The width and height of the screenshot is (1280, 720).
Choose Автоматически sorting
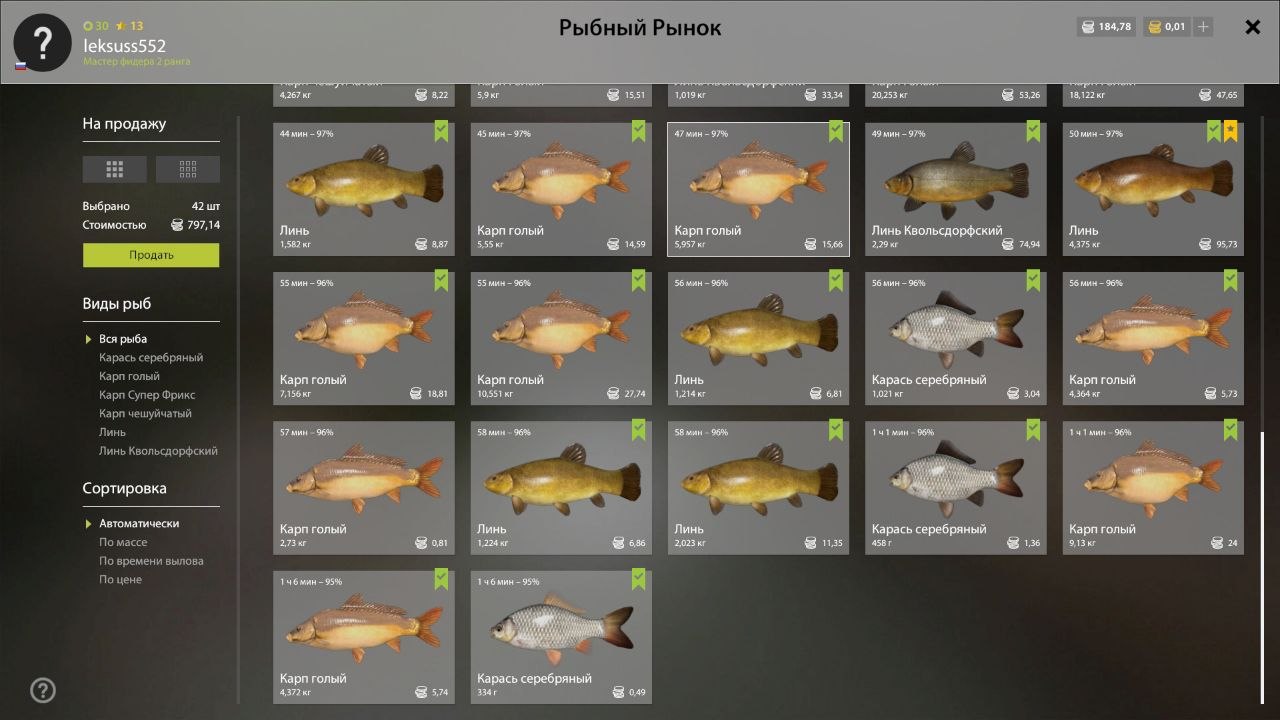[x=139, y=524]
